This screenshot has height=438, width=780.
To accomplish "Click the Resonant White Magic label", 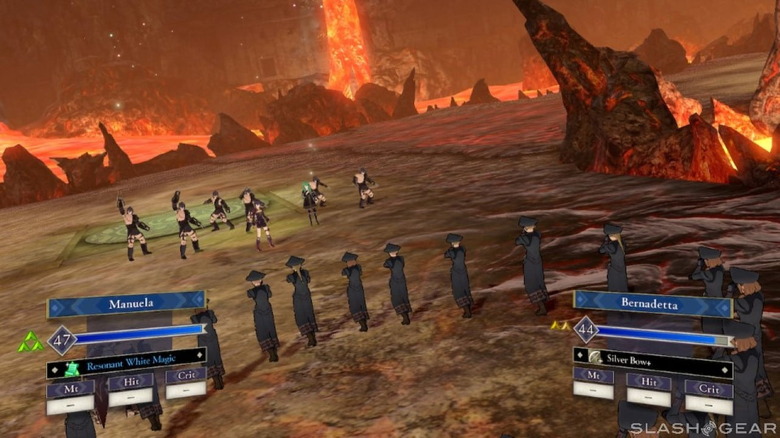I will point(127,367).
